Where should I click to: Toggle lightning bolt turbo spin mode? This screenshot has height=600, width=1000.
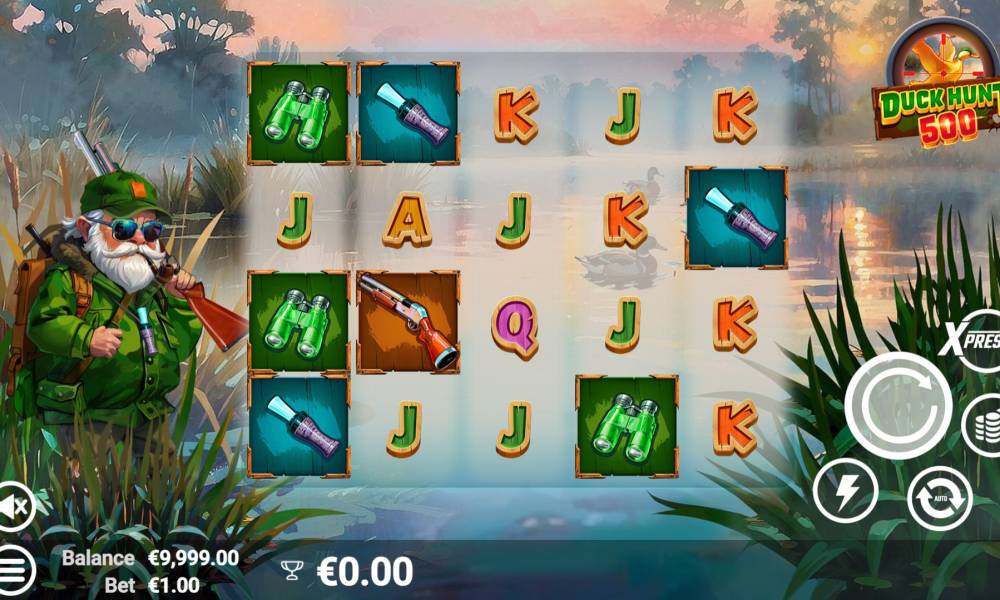[x=845, y=491]
